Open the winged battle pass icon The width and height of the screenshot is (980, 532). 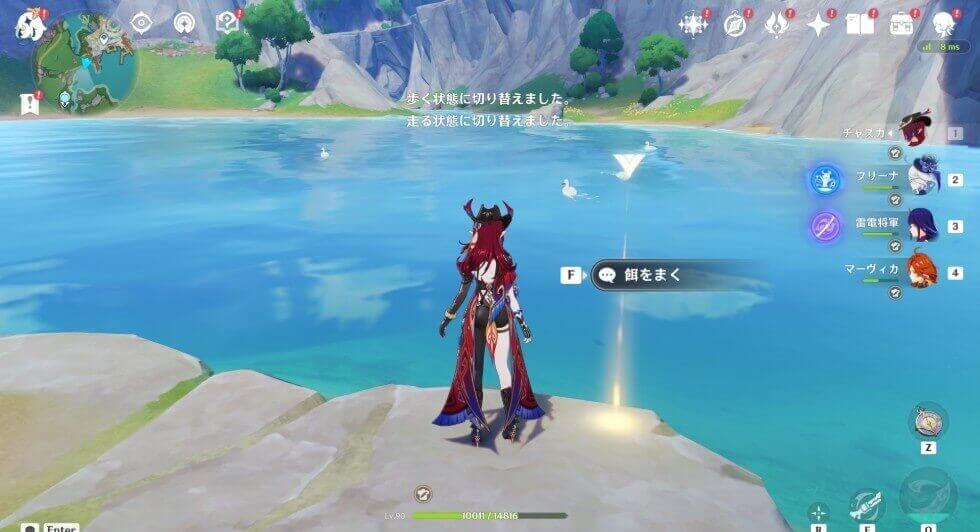(777, 25)
